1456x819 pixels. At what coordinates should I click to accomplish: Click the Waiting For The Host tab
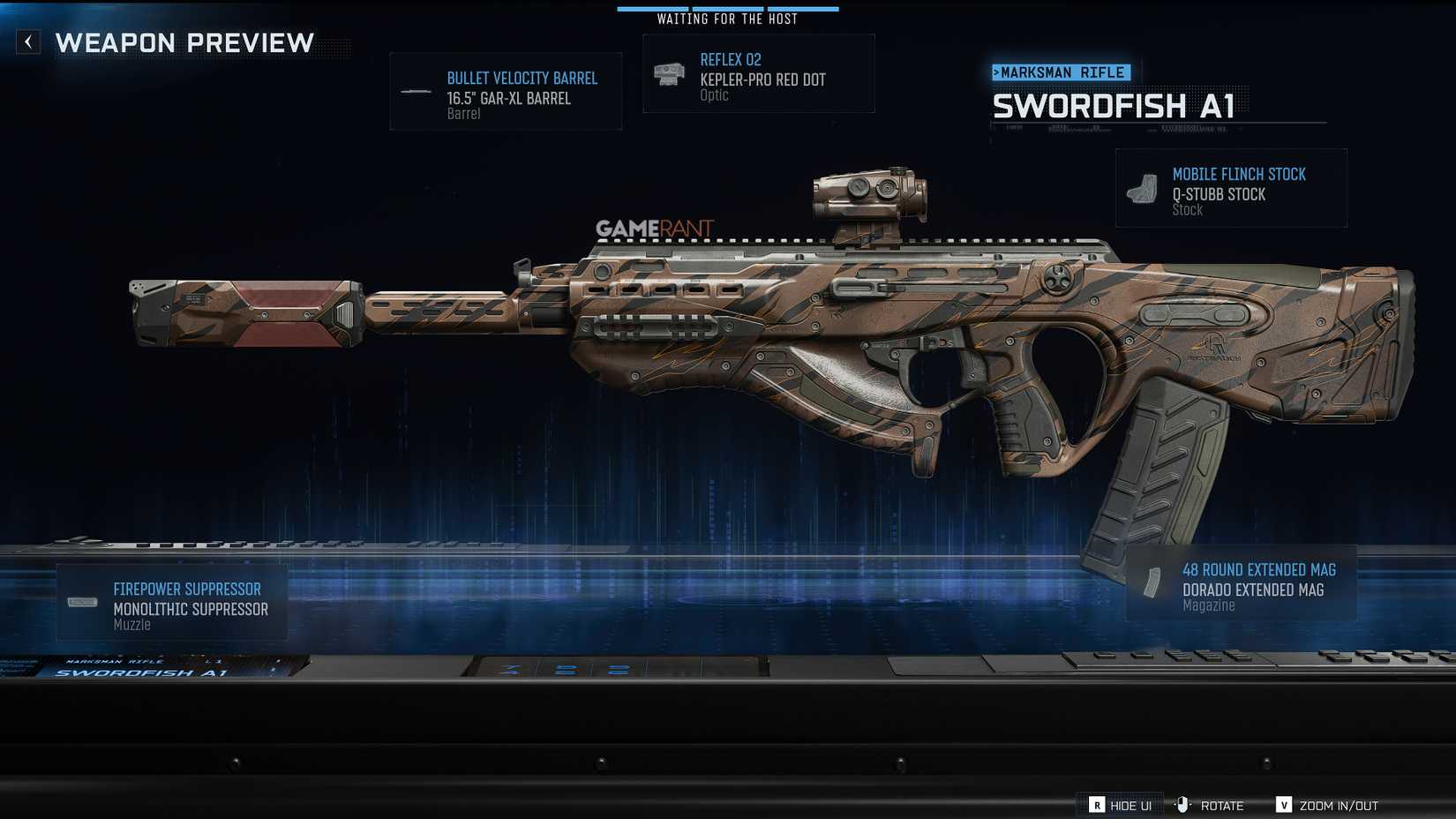pyautogui.click(x=727, y=18)
